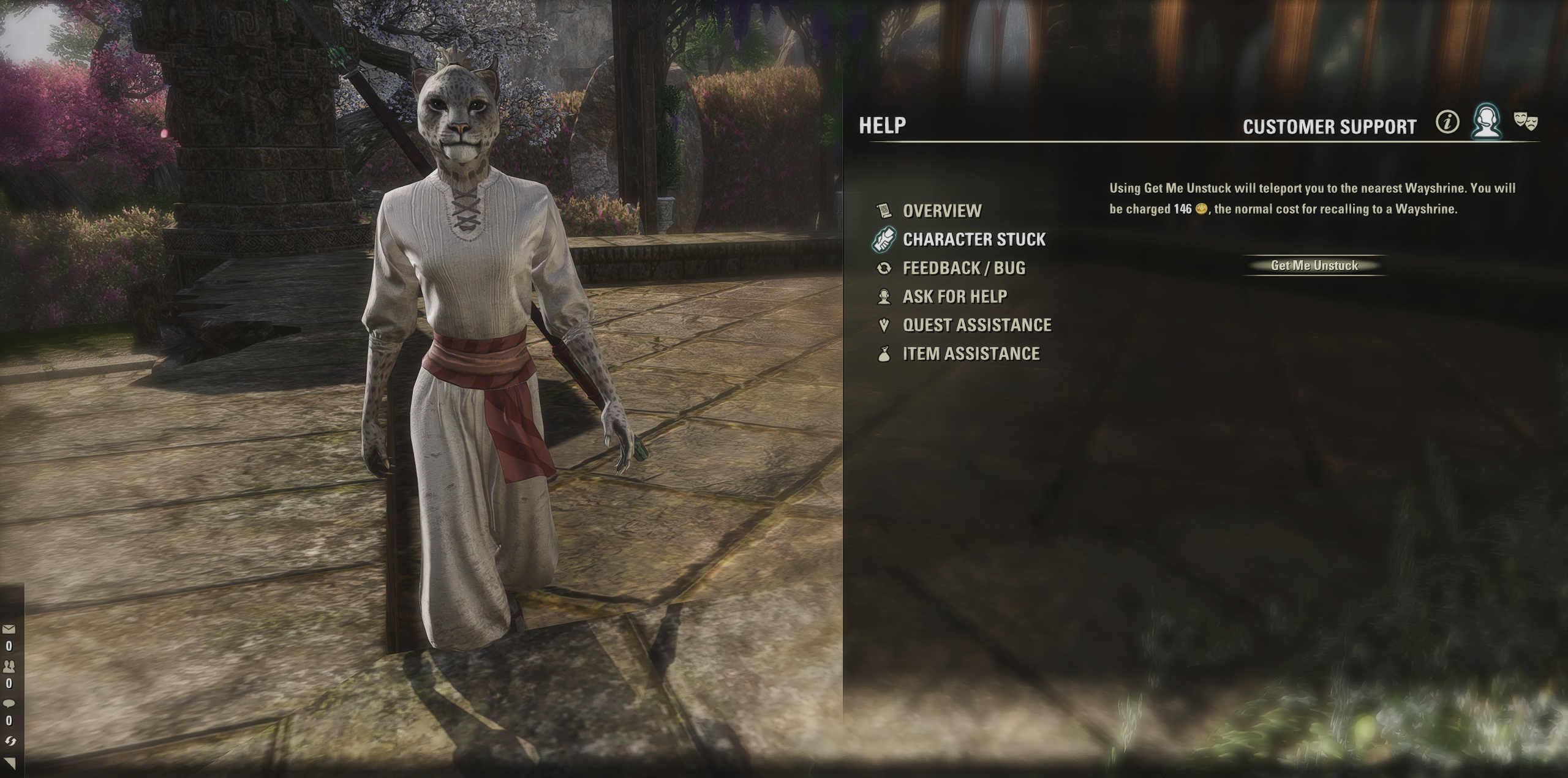The height and width of the screenshot is (778, 1568).
Task: Open the Feedback / Bug form
Action: point(963,268)
